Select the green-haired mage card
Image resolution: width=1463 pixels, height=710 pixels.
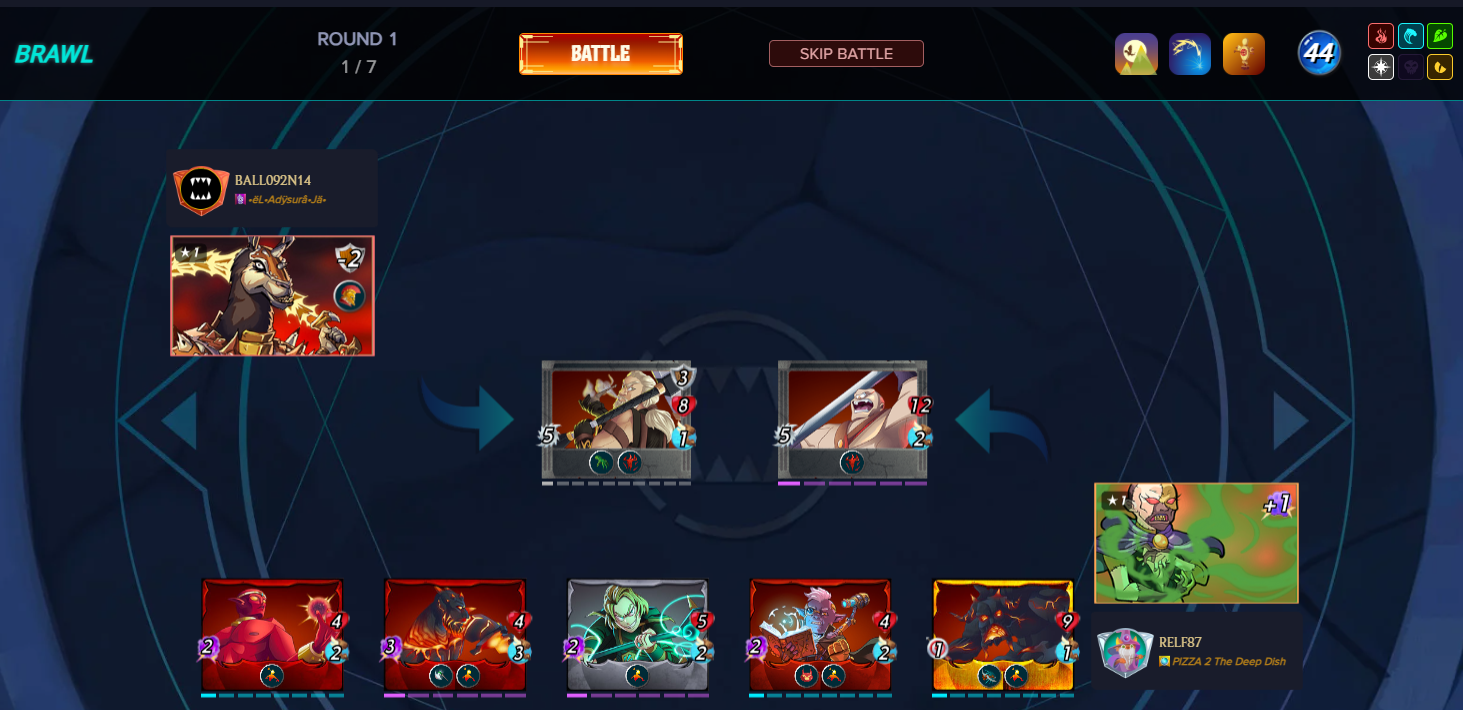click(637, 634)
